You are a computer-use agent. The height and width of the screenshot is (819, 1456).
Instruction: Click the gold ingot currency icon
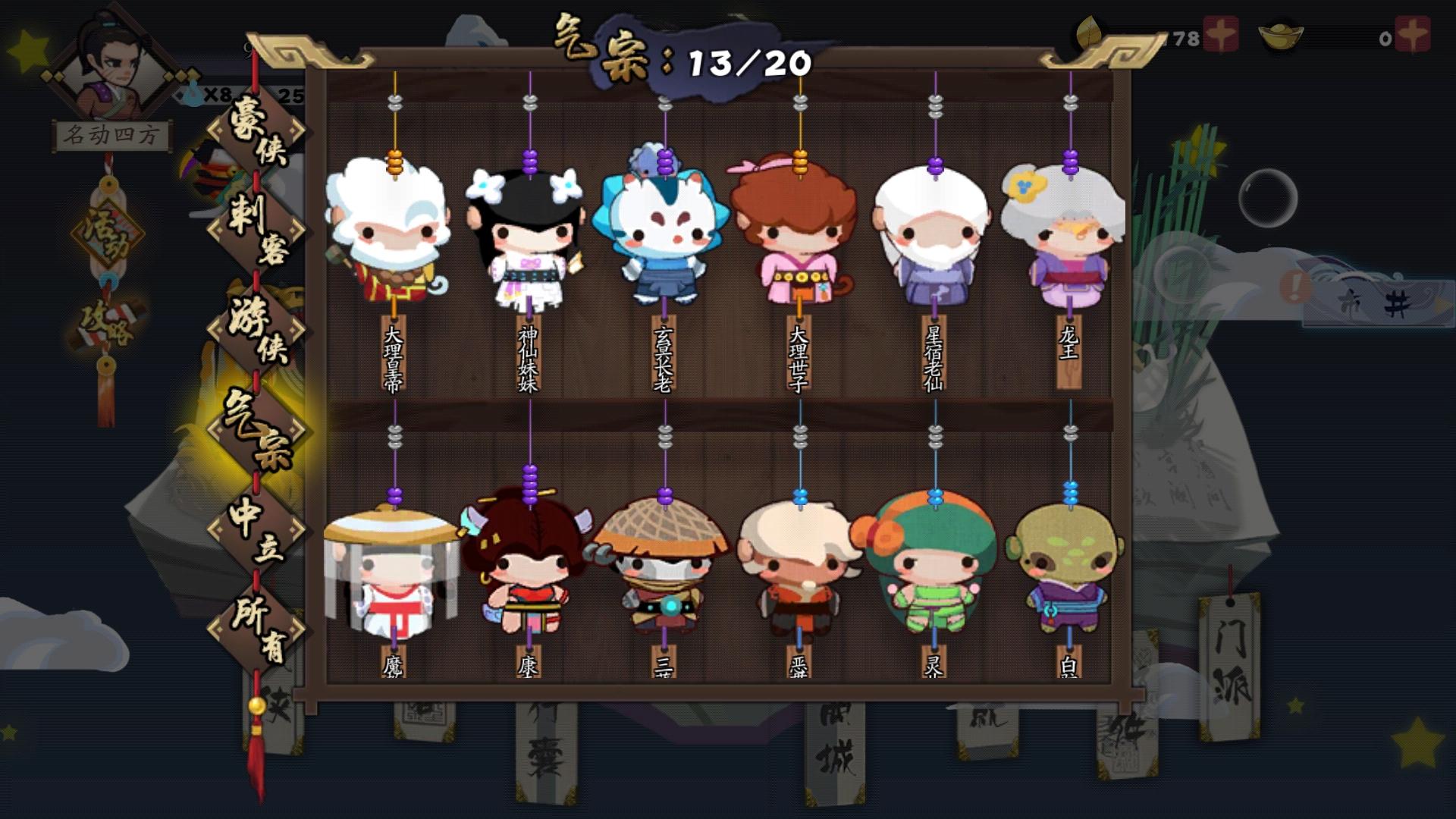point(1280,34)
